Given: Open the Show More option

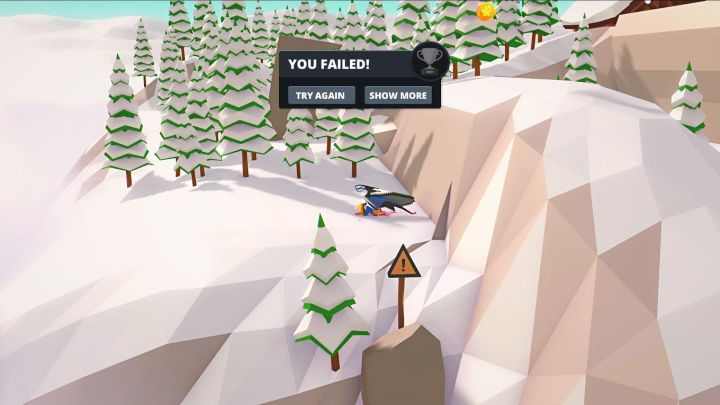Looking at the screenshot, I should (x=397, y=96).
